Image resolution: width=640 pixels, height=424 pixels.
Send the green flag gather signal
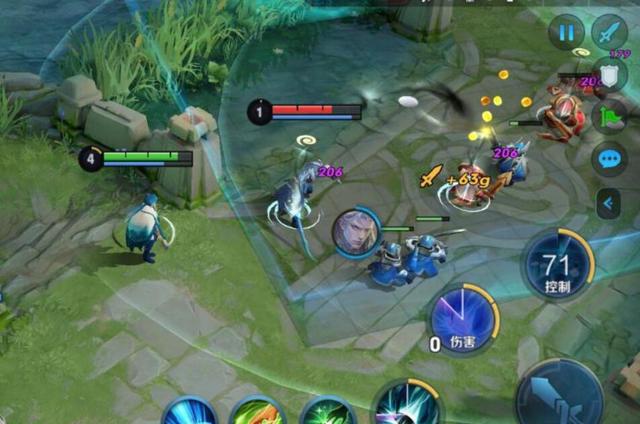tap(609, 117)
